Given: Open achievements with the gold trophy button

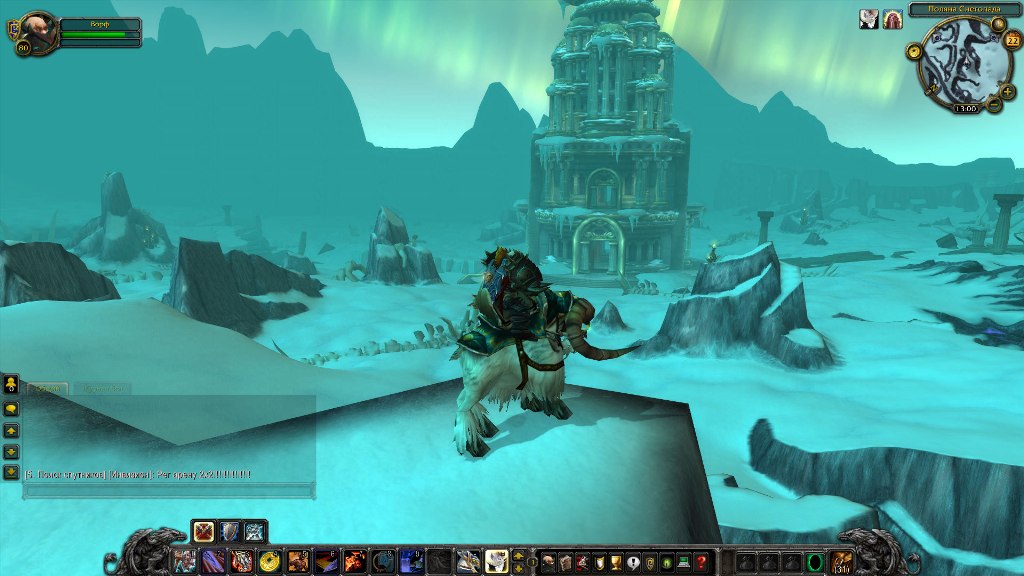Looking at the screenshot, I should click(616, 562).
